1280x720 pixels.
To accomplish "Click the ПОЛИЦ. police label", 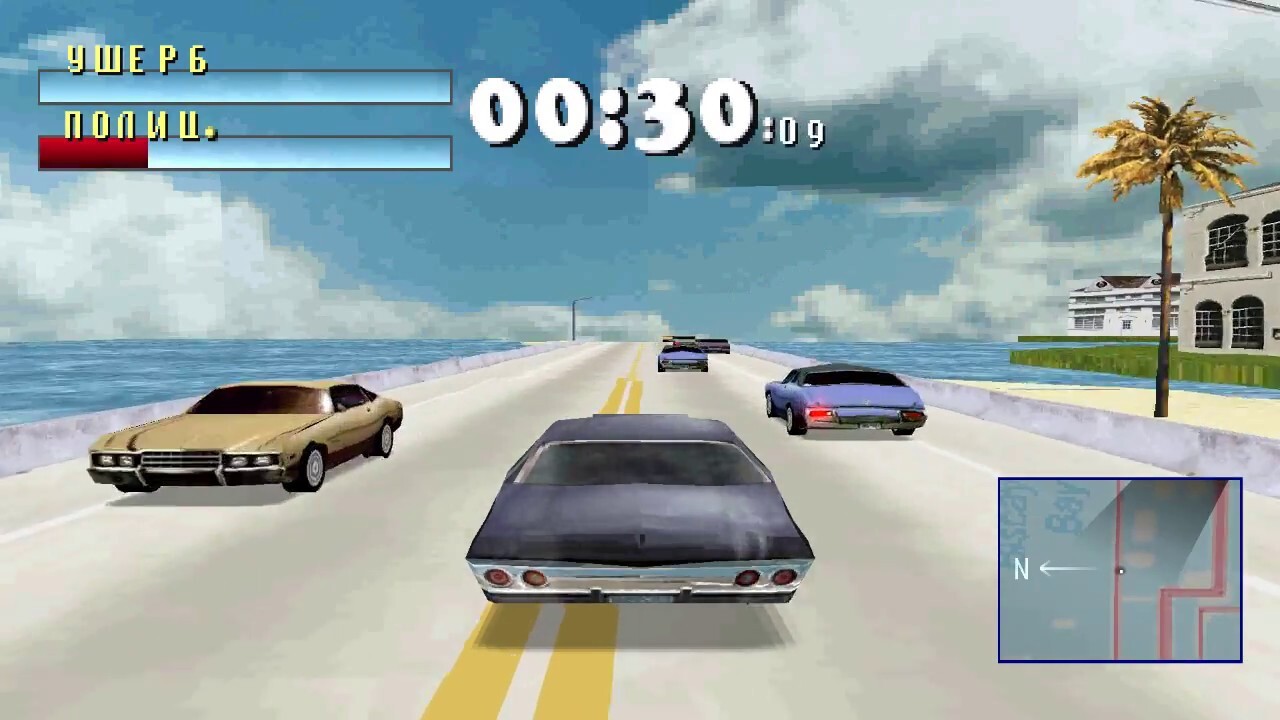I will tap(140, 126).
